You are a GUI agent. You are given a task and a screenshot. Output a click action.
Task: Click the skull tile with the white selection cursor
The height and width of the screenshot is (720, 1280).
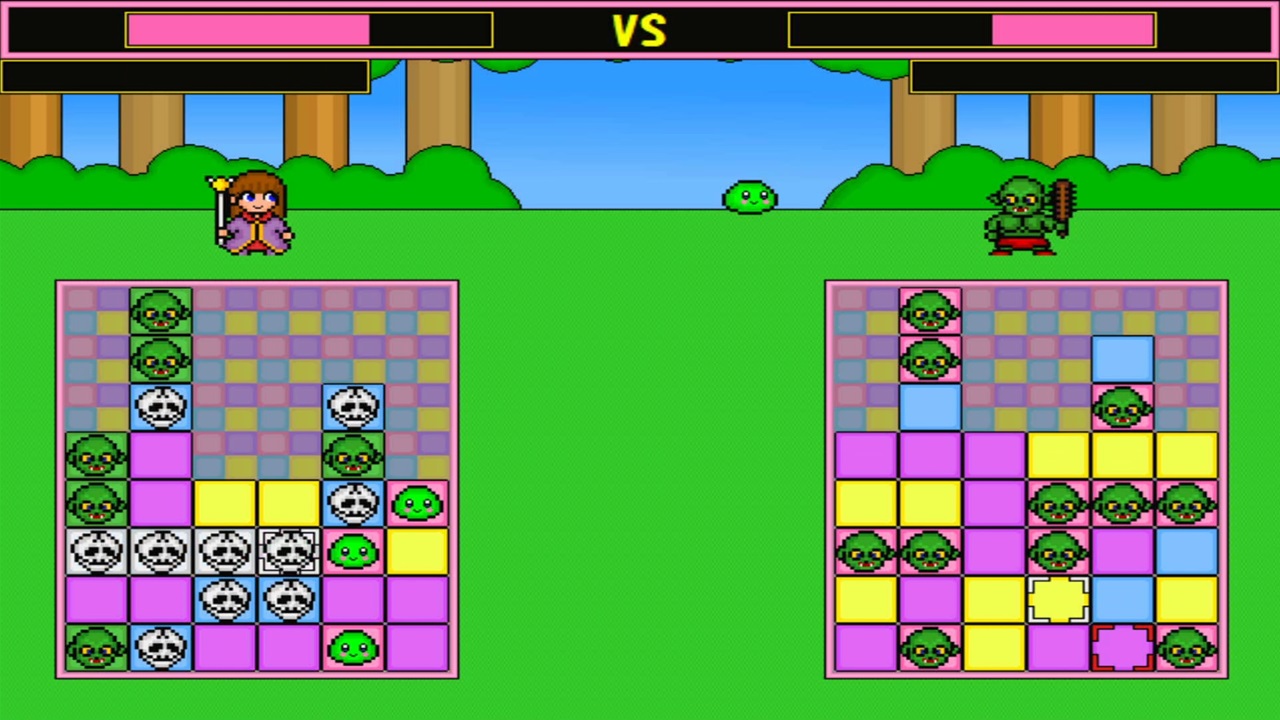[289, 551]
